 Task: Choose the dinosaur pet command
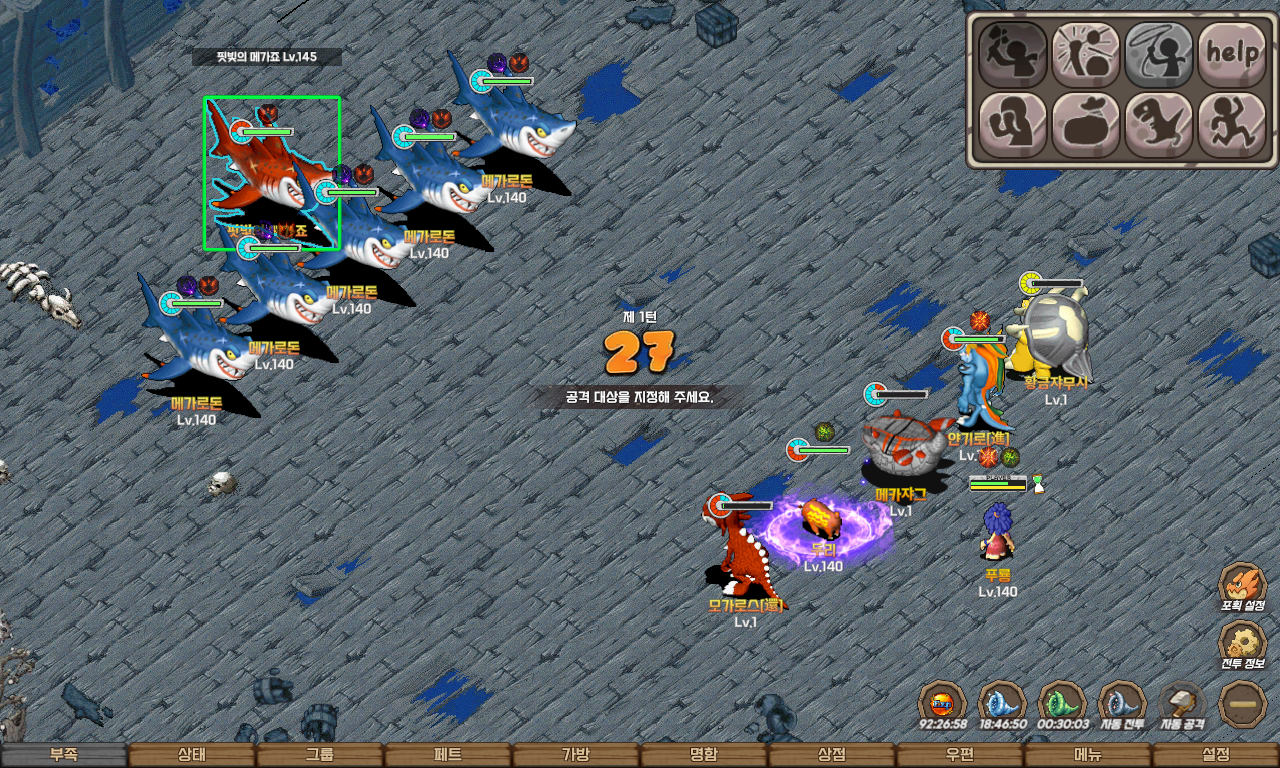1159,126
